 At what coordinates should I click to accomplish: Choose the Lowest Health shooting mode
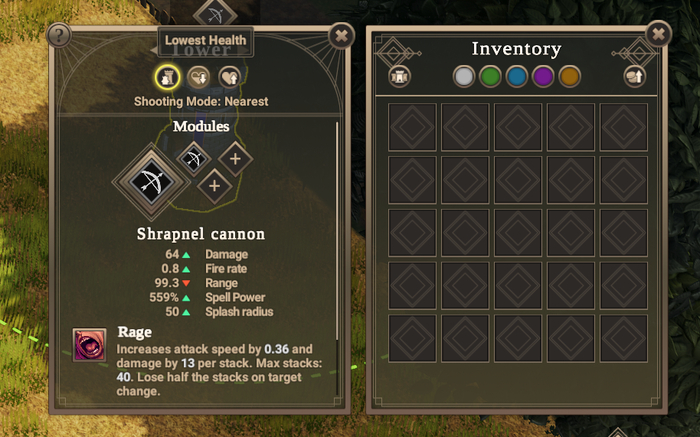(198, 76)
